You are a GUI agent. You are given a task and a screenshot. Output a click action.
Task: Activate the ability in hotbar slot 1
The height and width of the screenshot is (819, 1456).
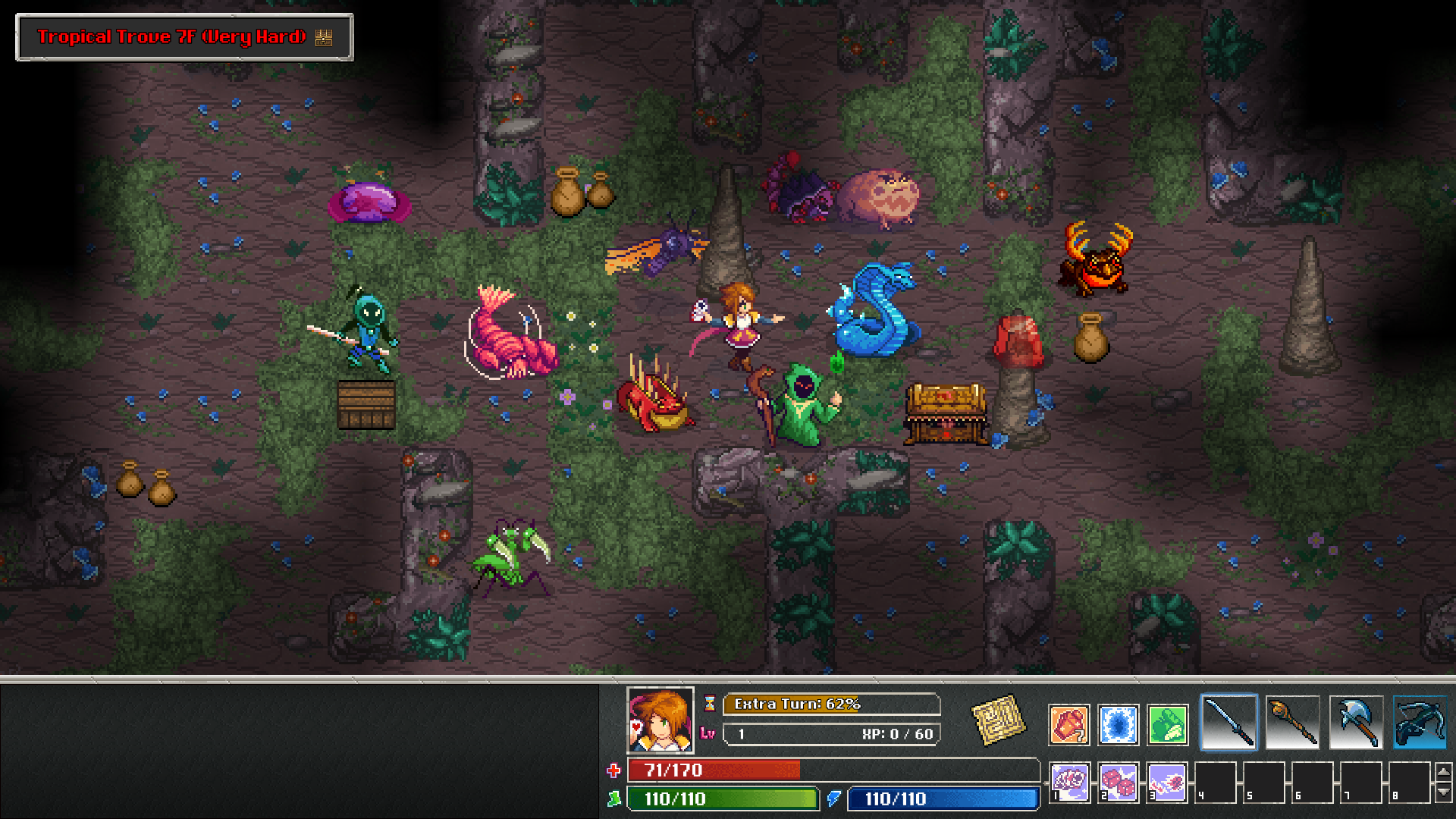[x=1069, y=781]
